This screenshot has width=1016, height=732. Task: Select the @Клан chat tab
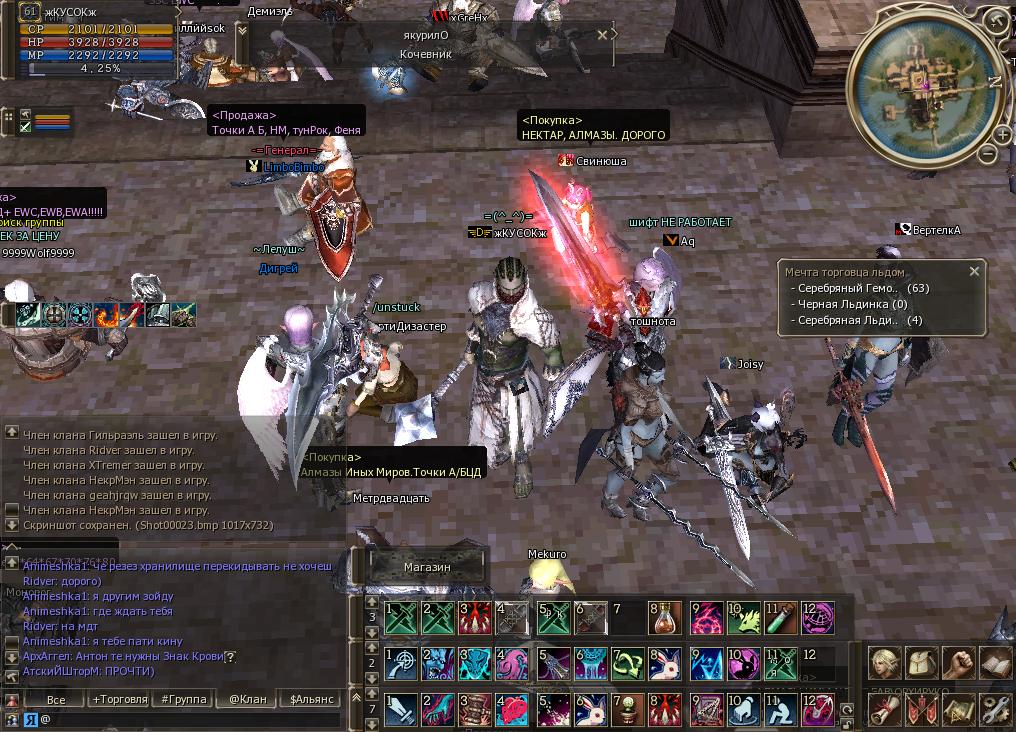point(247,699)
